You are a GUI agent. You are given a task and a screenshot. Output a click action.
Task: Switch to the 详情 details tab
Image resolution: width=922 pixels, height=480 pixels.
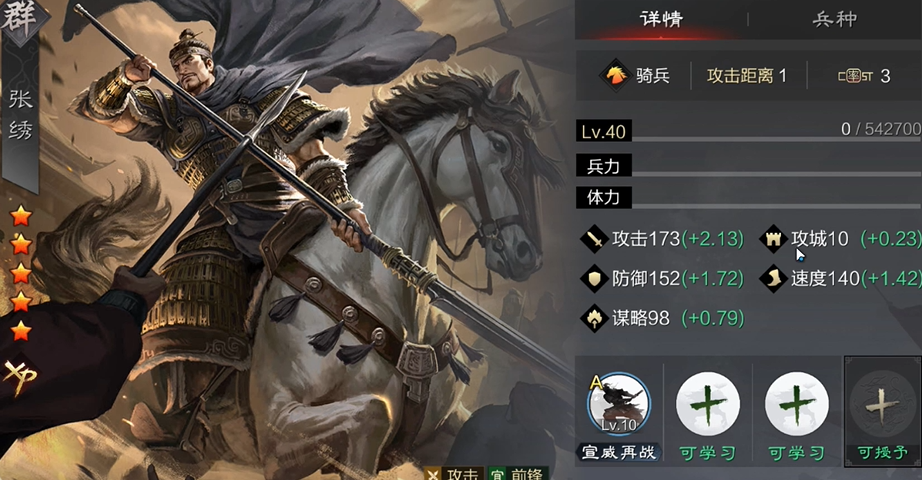pos(661,19)
